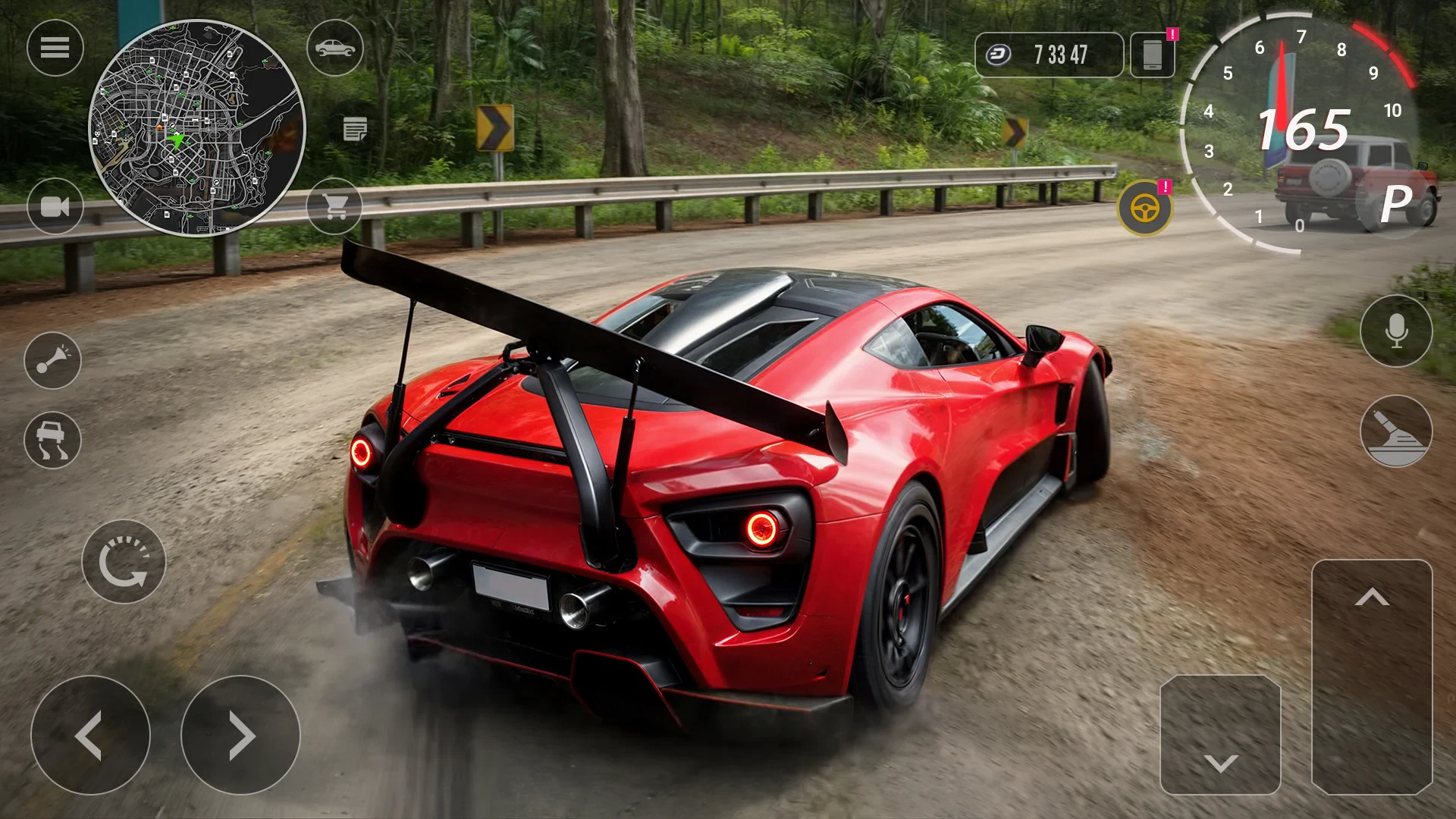The width and height of the screenshot is (1456, 819).
Task: Pull the handbrake button
Action: 1396,431
